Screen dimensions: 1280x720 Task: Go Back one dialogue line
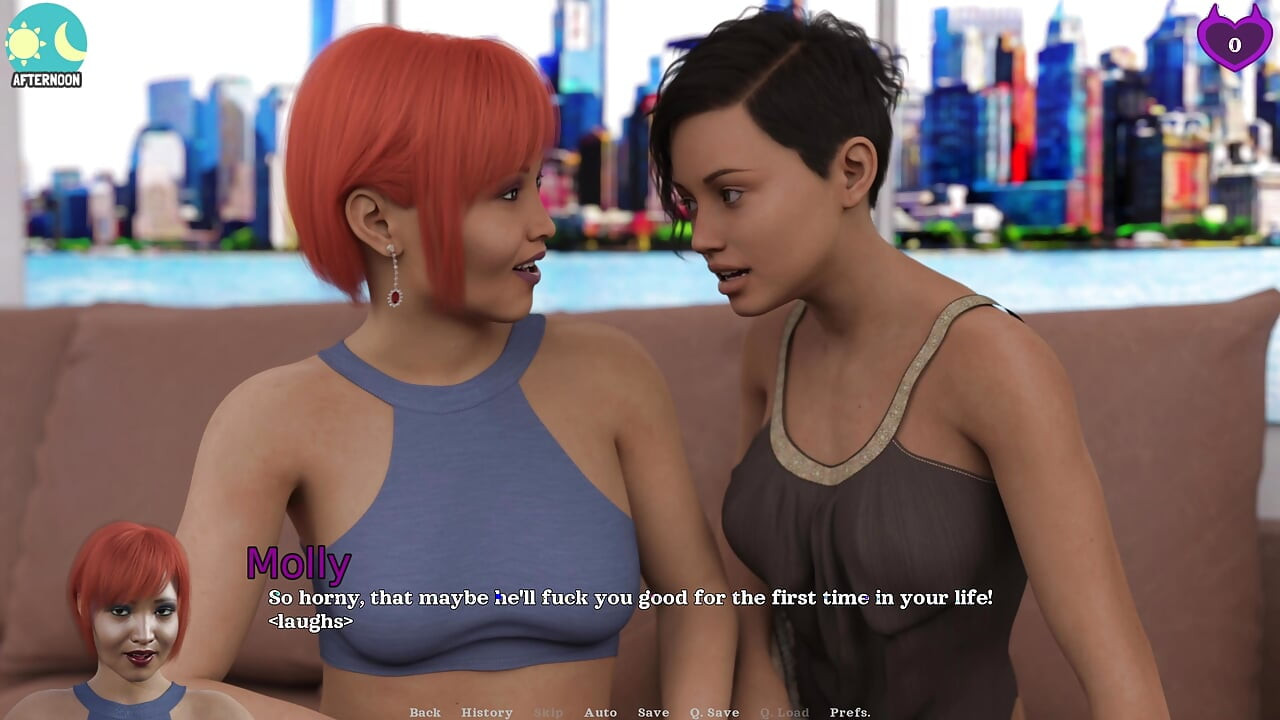pos(425,712)
